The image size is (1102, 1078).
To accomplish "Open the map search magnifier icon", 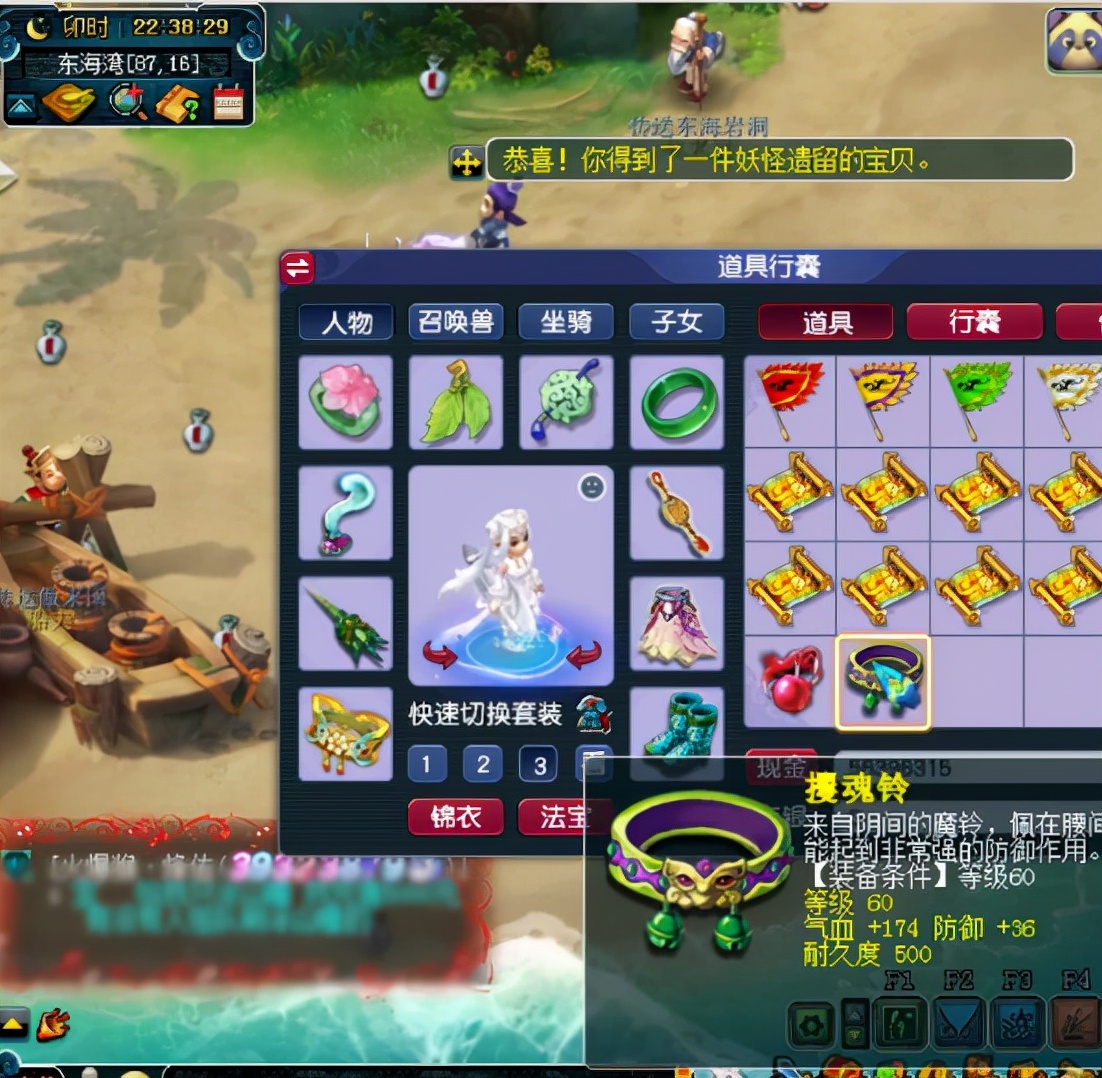I will tap(128, 102).
